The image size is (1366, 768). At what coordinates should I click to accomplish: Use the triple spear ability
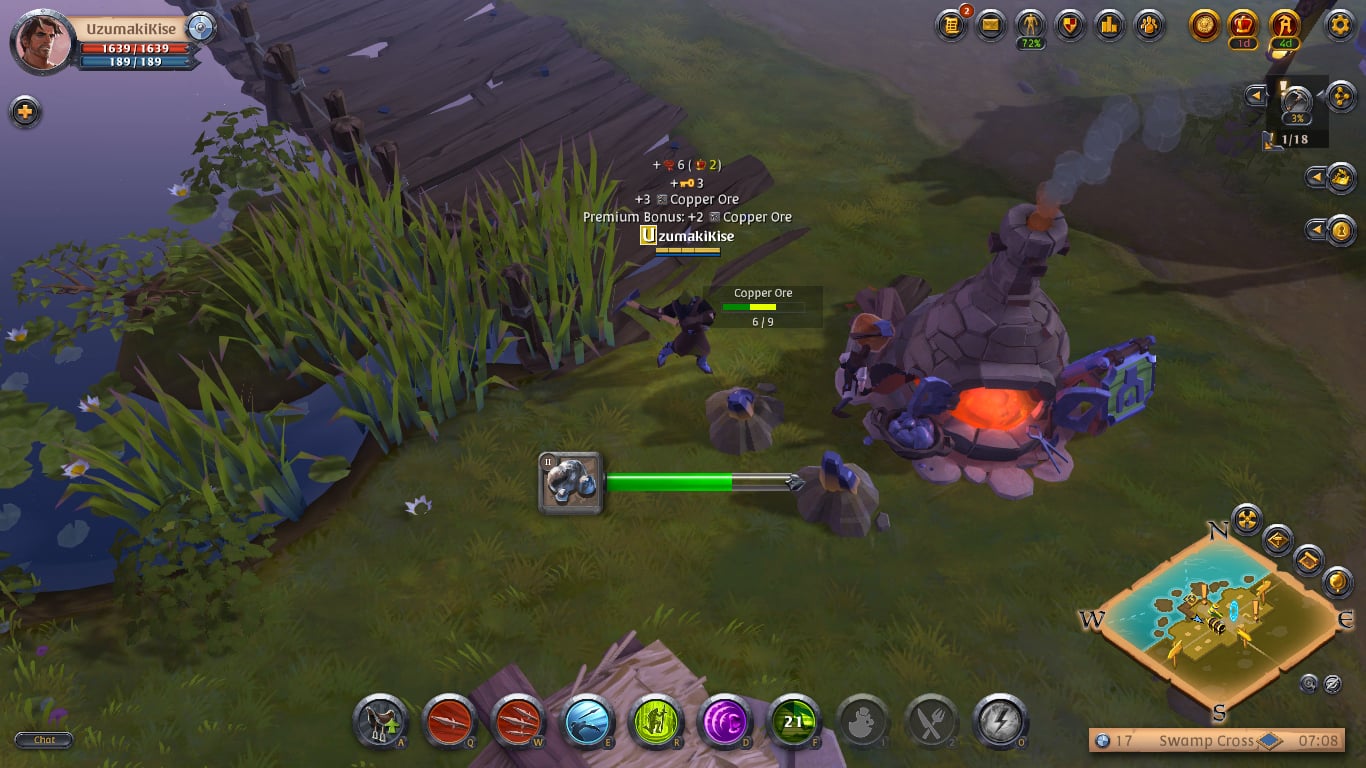(x=518, y=722)
